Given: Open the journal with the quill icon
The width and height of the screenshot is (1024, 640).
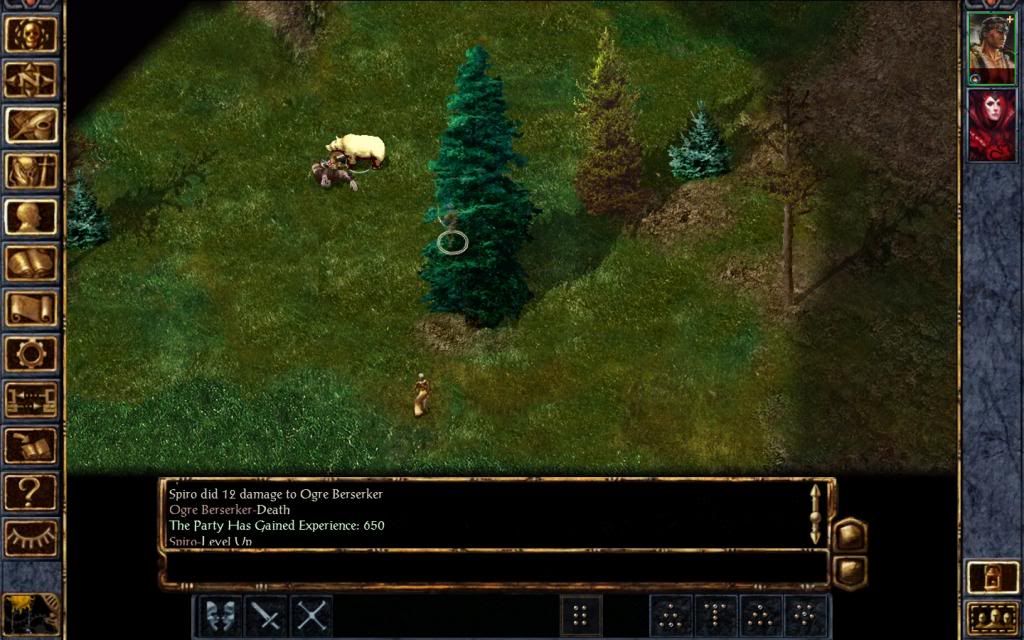Looking at the screenshot, I should 31,126.
